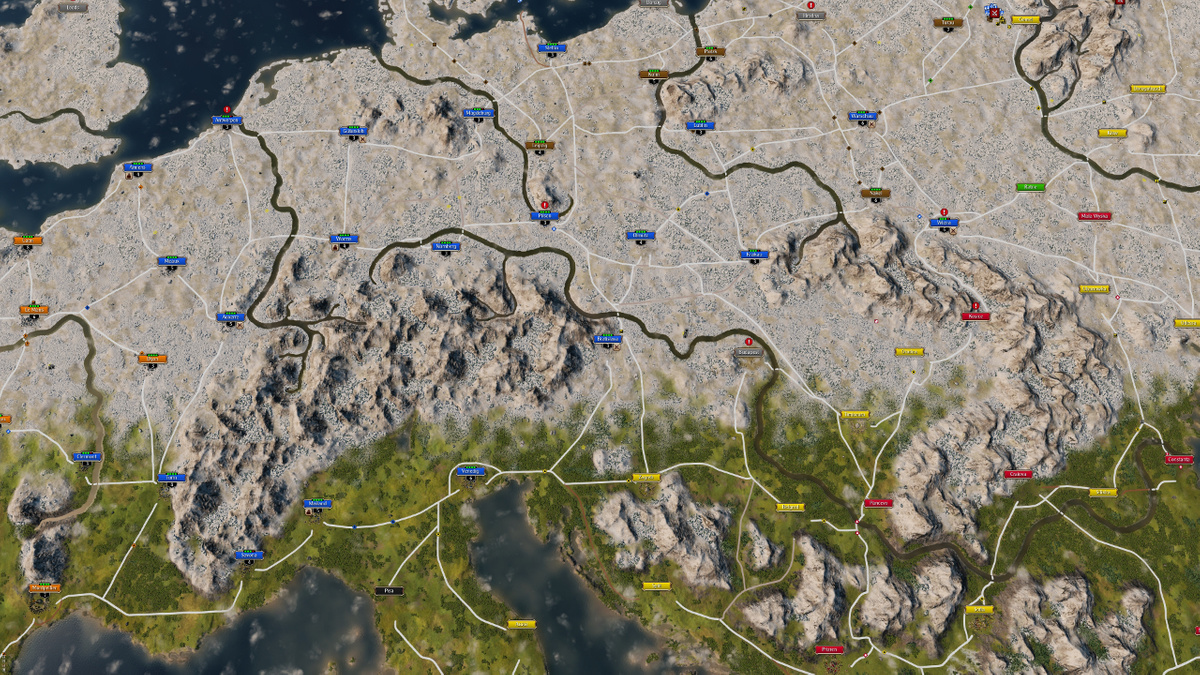The height and width of the screenshot is (675, 1200).
Task: Open the Stettin city label
Action: (551, 47)
